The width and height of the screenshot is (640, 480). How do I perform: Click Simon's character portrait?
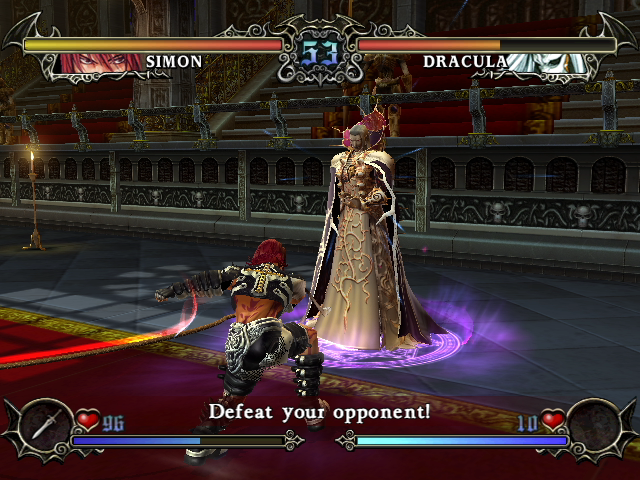(102, 62)
